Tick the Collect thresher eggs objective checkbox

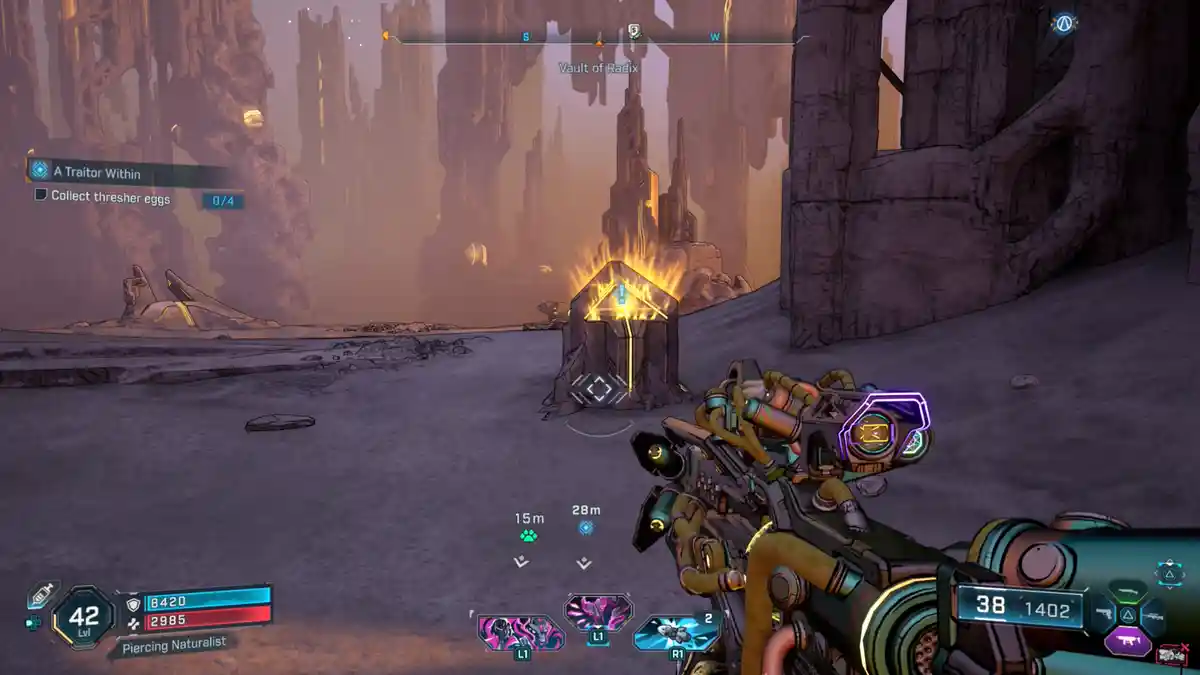pos(41,196)
